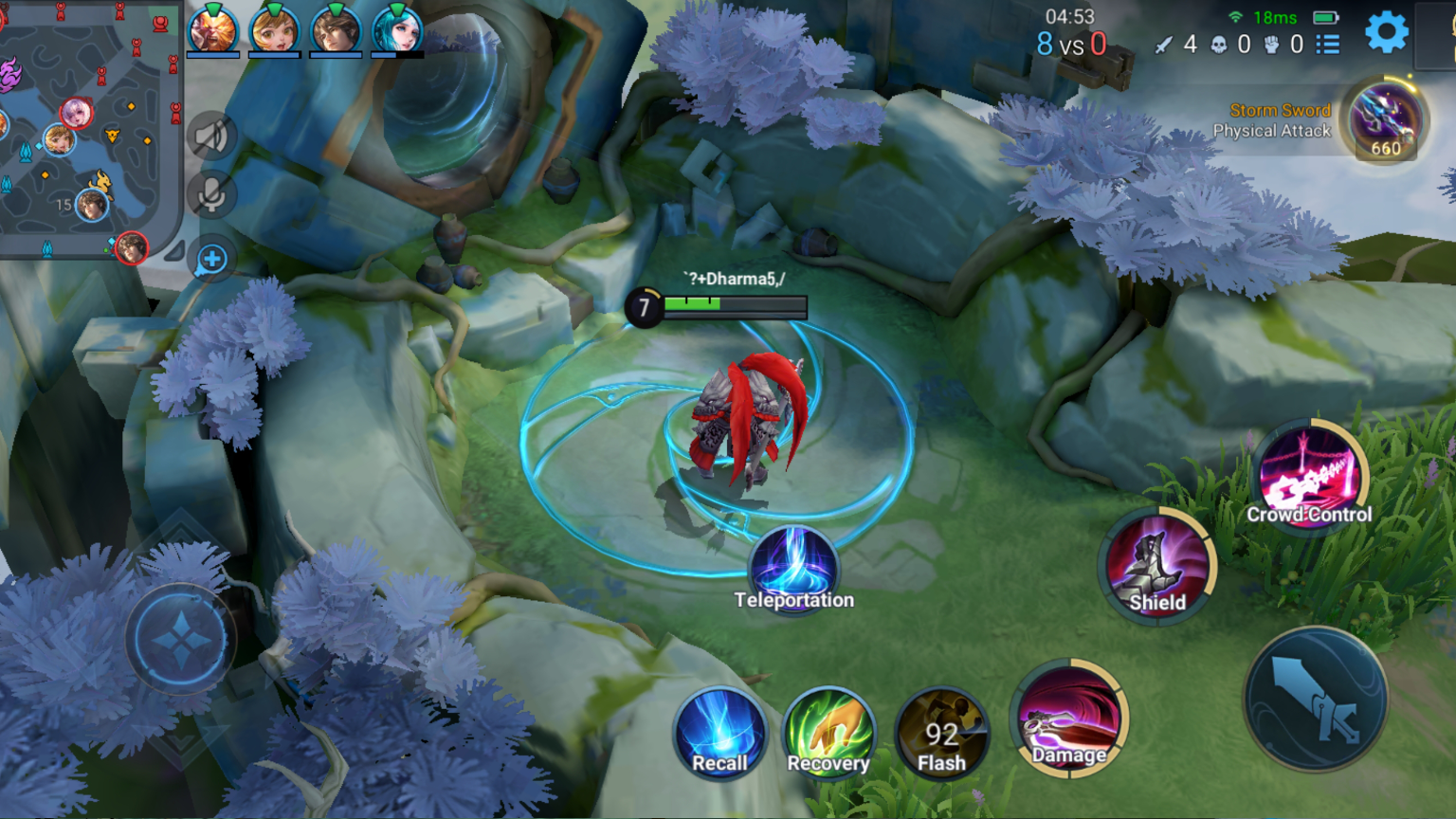The image size is (1456, 819).
Task: Use the Teleportation button
Action: 794,569
